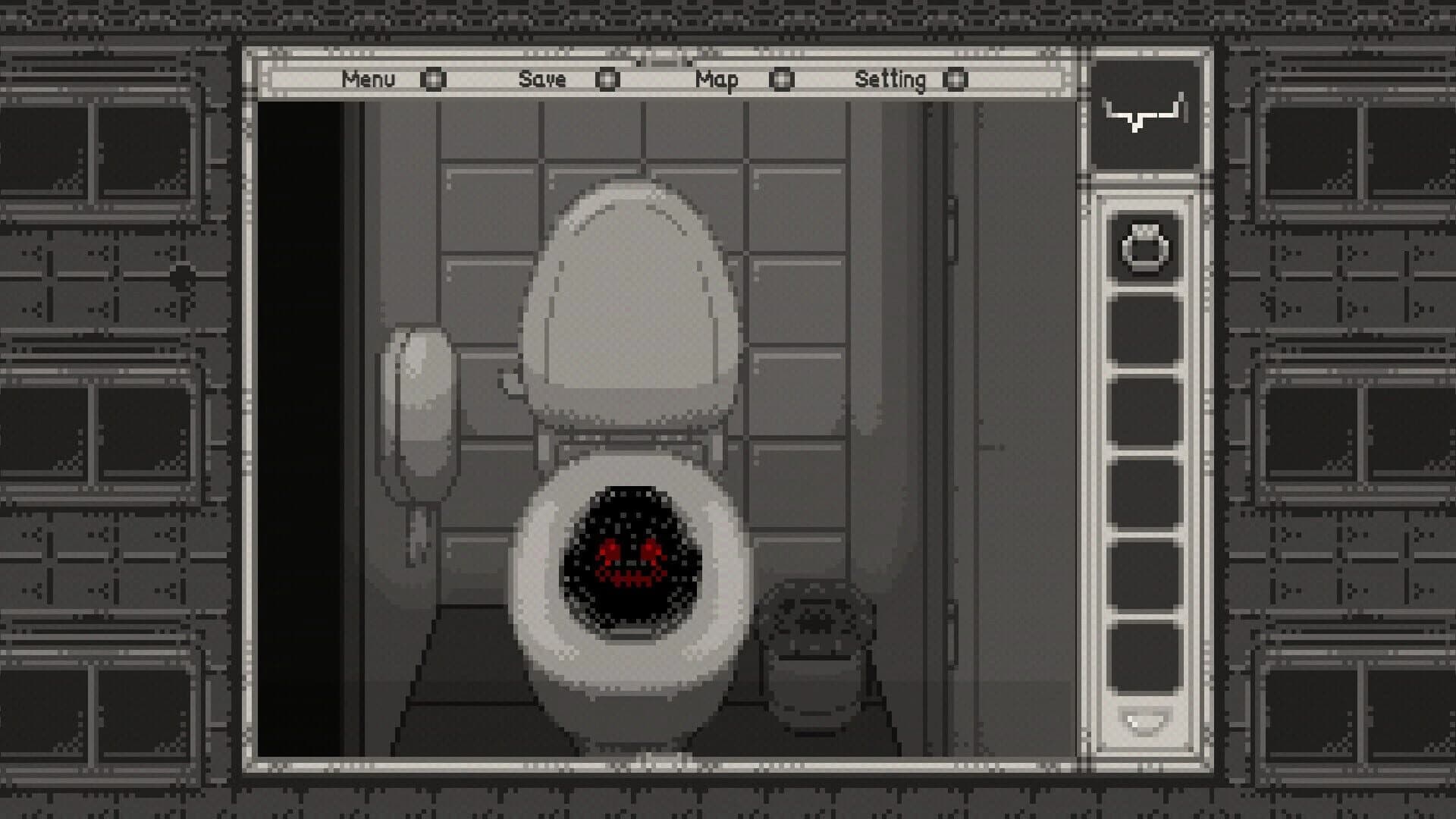Save the game using the Save option

tap(543, 79)
